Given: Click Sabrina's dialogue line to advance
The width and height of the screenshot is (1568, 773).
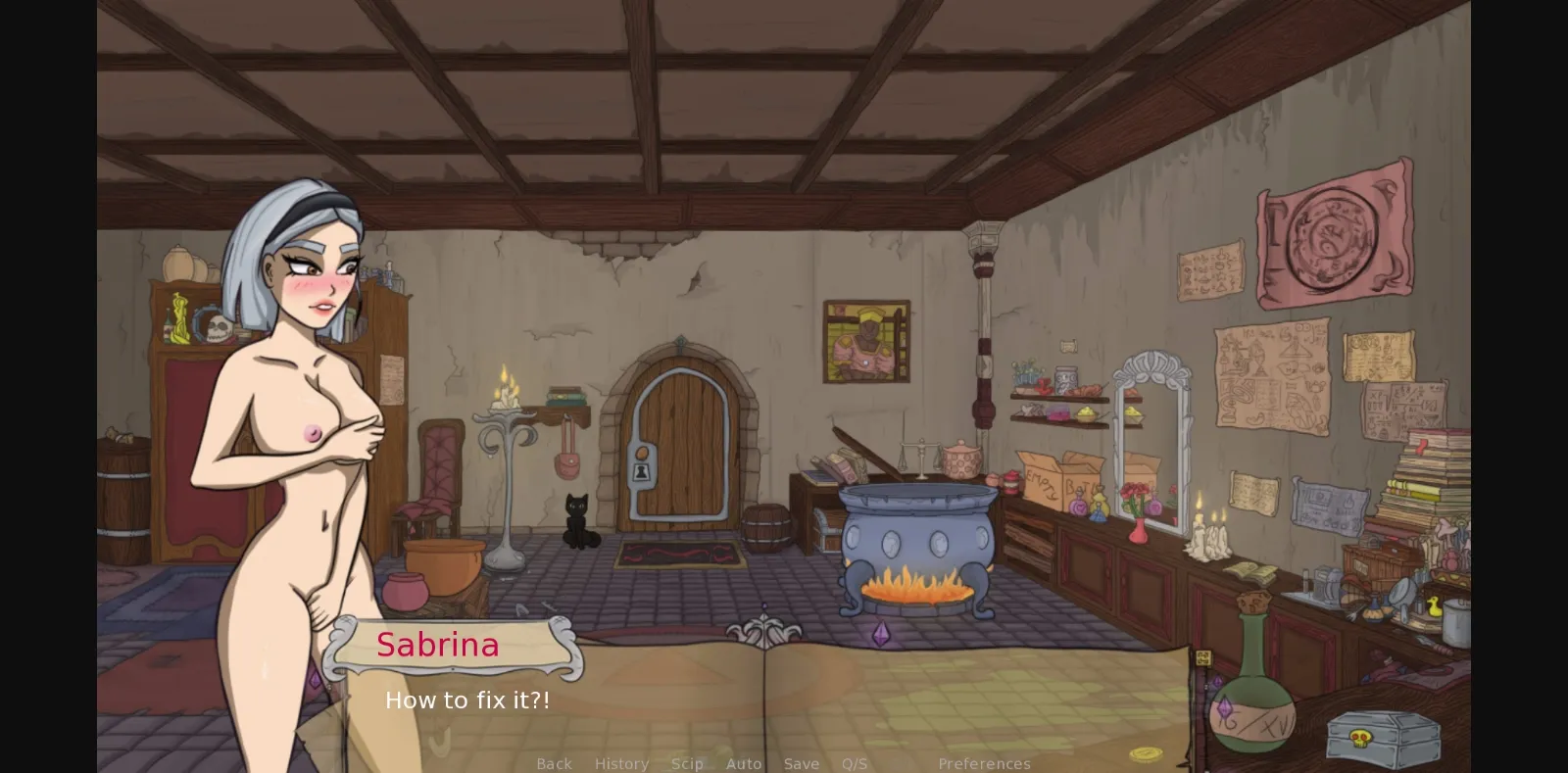Looking at the screenshot, I should click(x=467, y=700).
